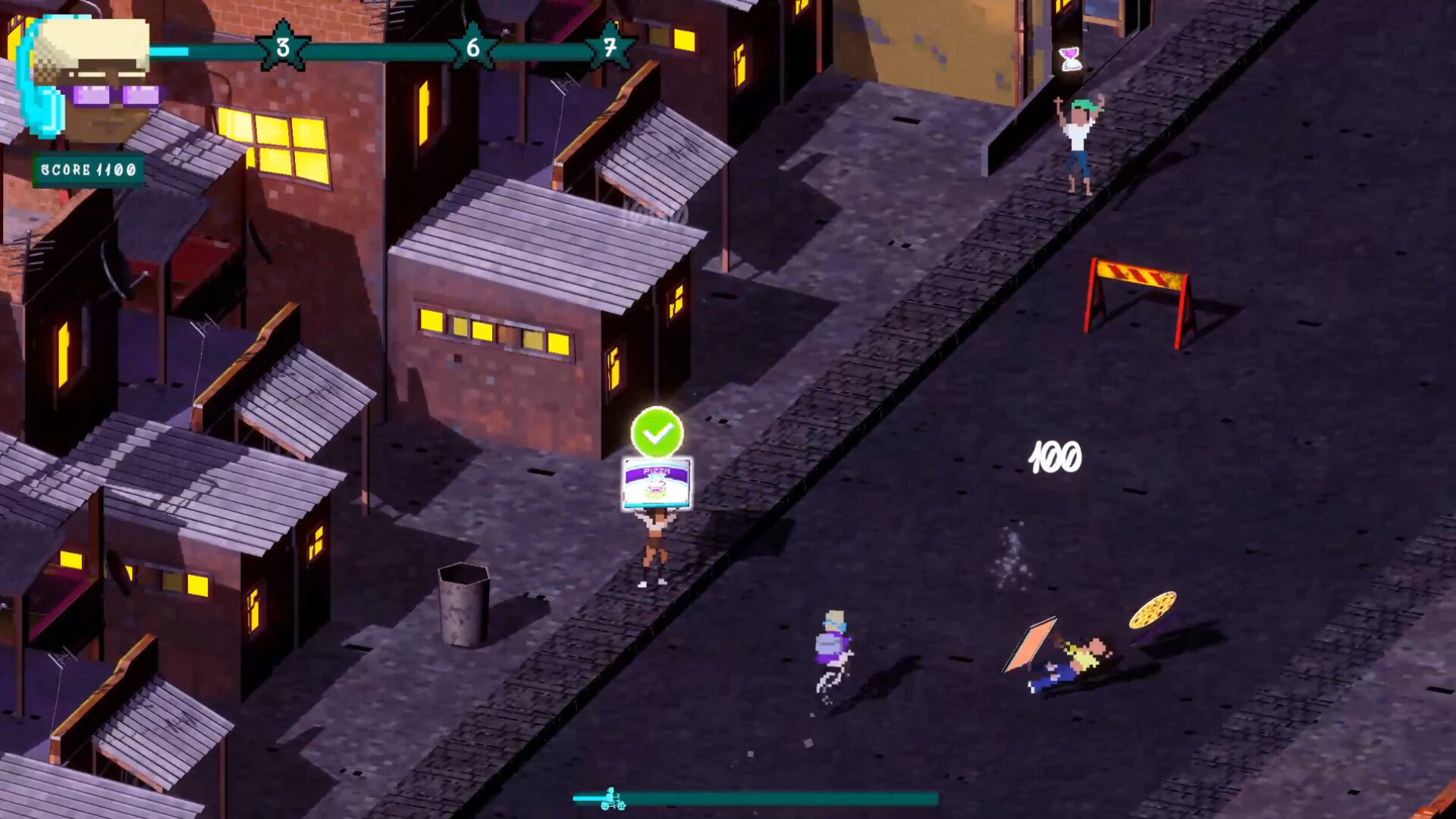The height and width of the screenshot is (819, 1456).
Task: Click the bottom delivery progress bar
Action: tap(758, 797)
